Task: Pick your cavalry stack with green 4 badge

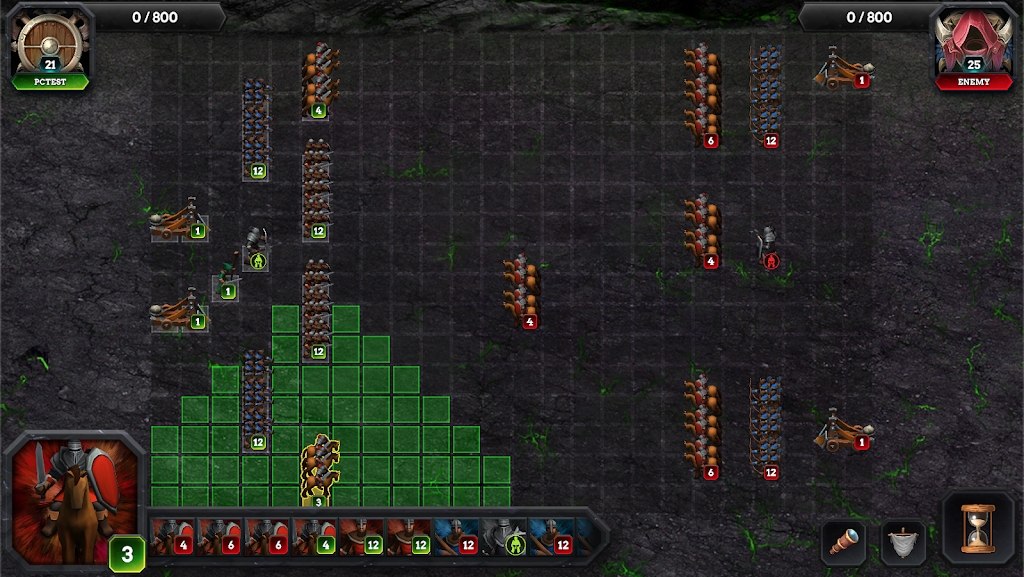Action: tap(319, 82)
